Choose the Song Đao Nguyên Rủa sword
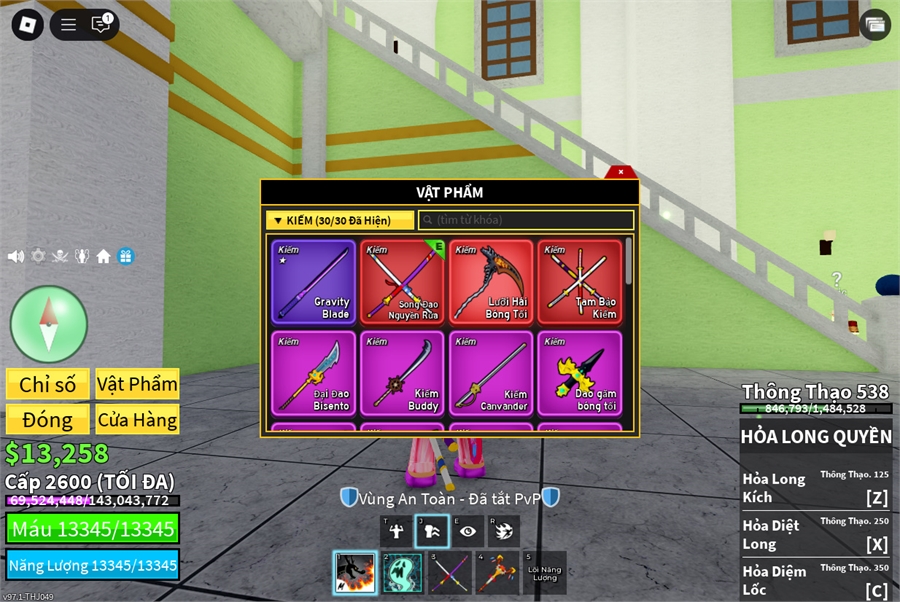This screenshot has width=900, height=602. click(x=402, y=282)
